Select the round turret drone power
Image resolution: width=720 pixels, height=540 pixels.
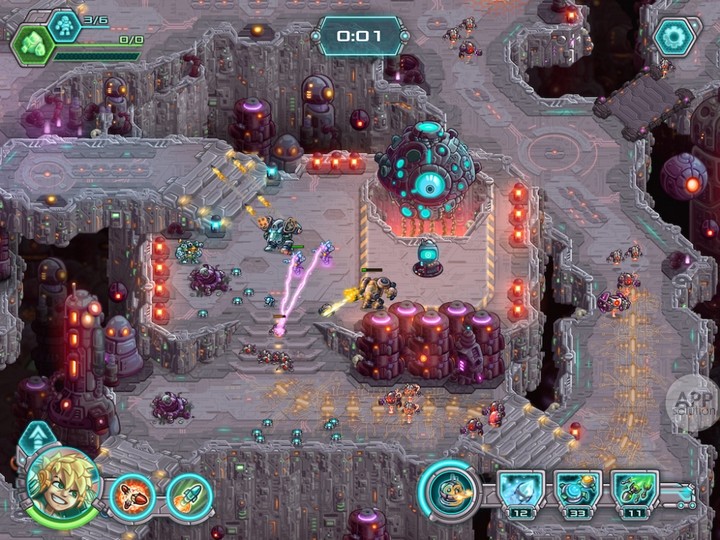pyautogui.click(x=448, y=490)
